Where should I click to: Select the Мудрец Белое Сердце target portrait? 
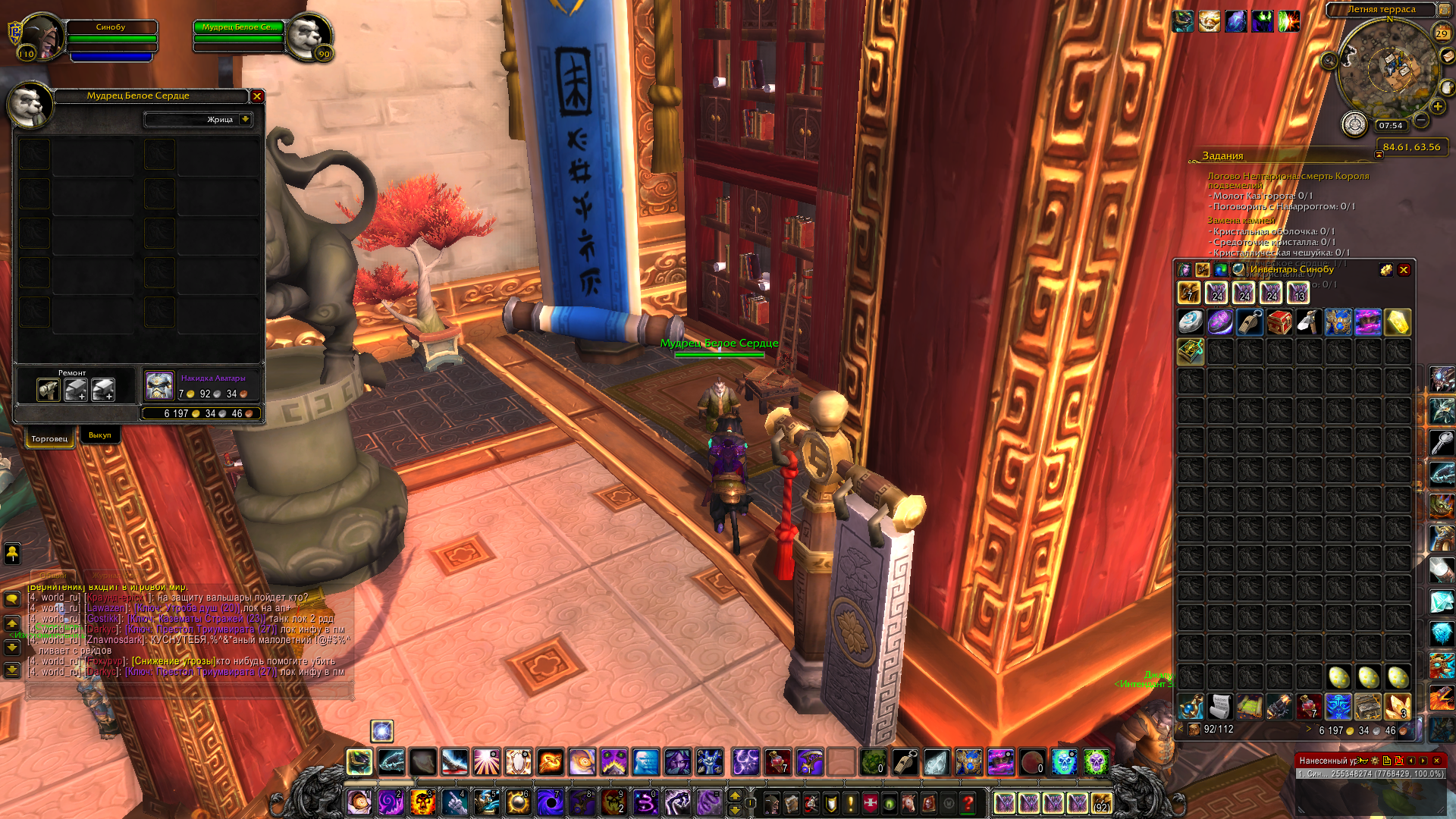pyautogui.click(x=309, y=36)
